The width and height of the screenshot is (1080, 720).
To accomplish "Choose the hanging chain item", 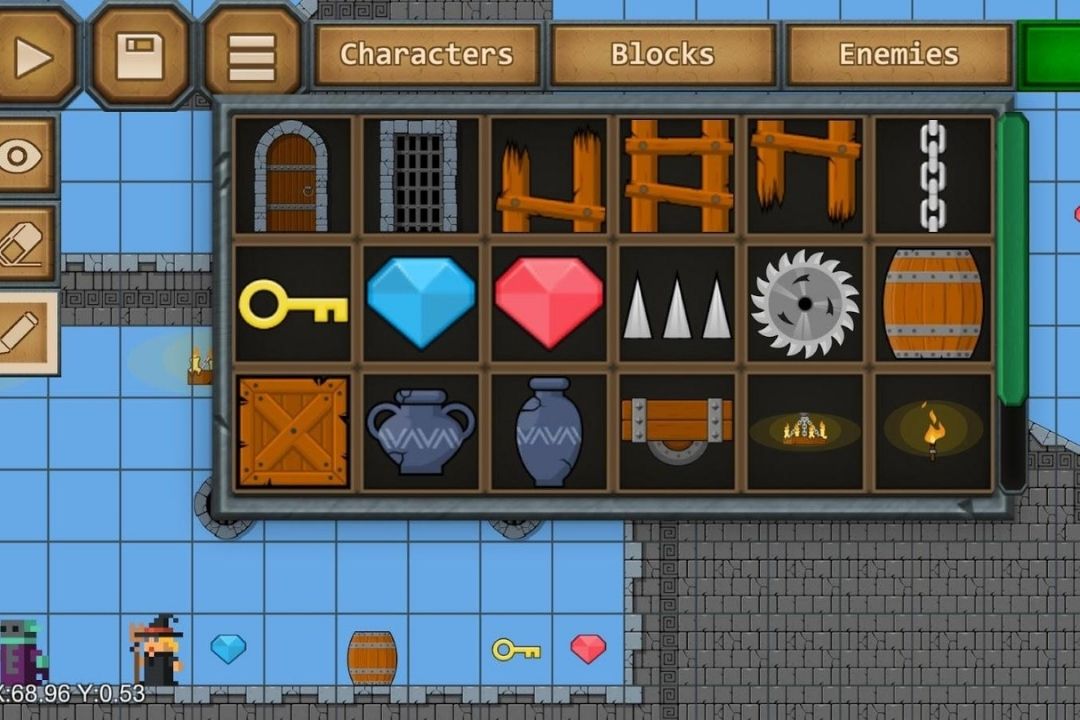I will point(932,177).
